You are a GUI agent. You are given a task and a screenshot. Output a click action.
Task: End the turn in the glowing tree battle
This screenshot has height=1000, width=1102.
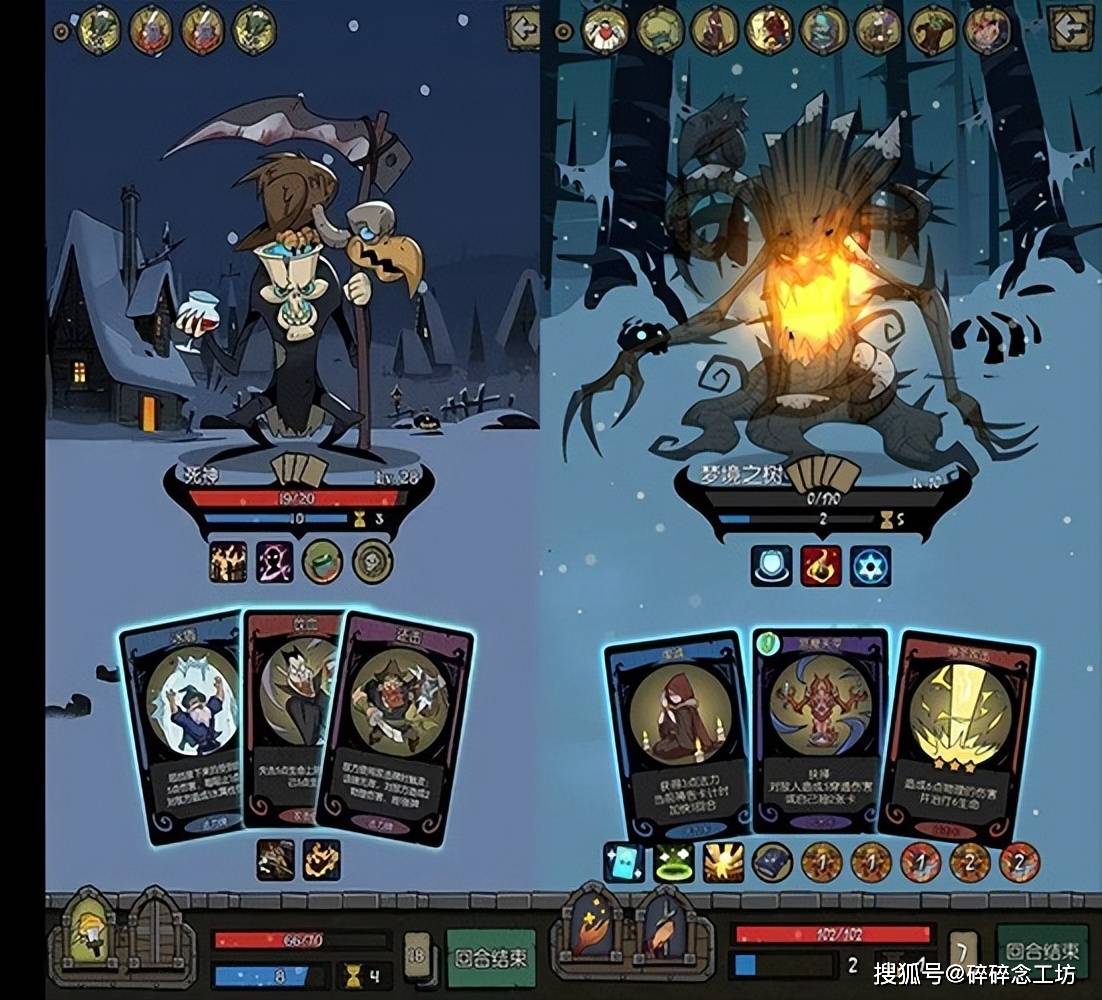click(x=1042, y=951)
